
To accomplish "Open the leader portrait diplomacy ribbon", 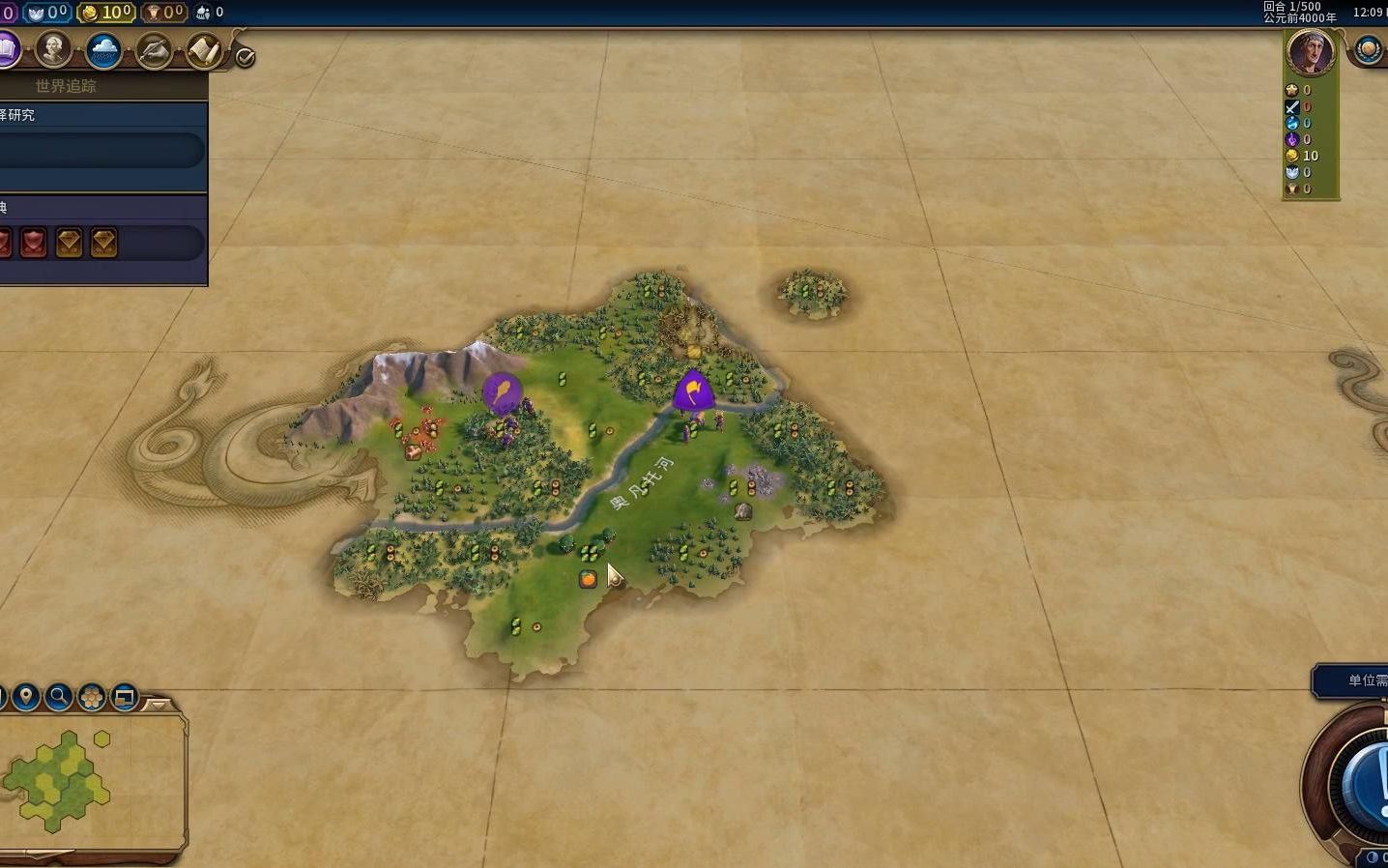I will 1311,52.
